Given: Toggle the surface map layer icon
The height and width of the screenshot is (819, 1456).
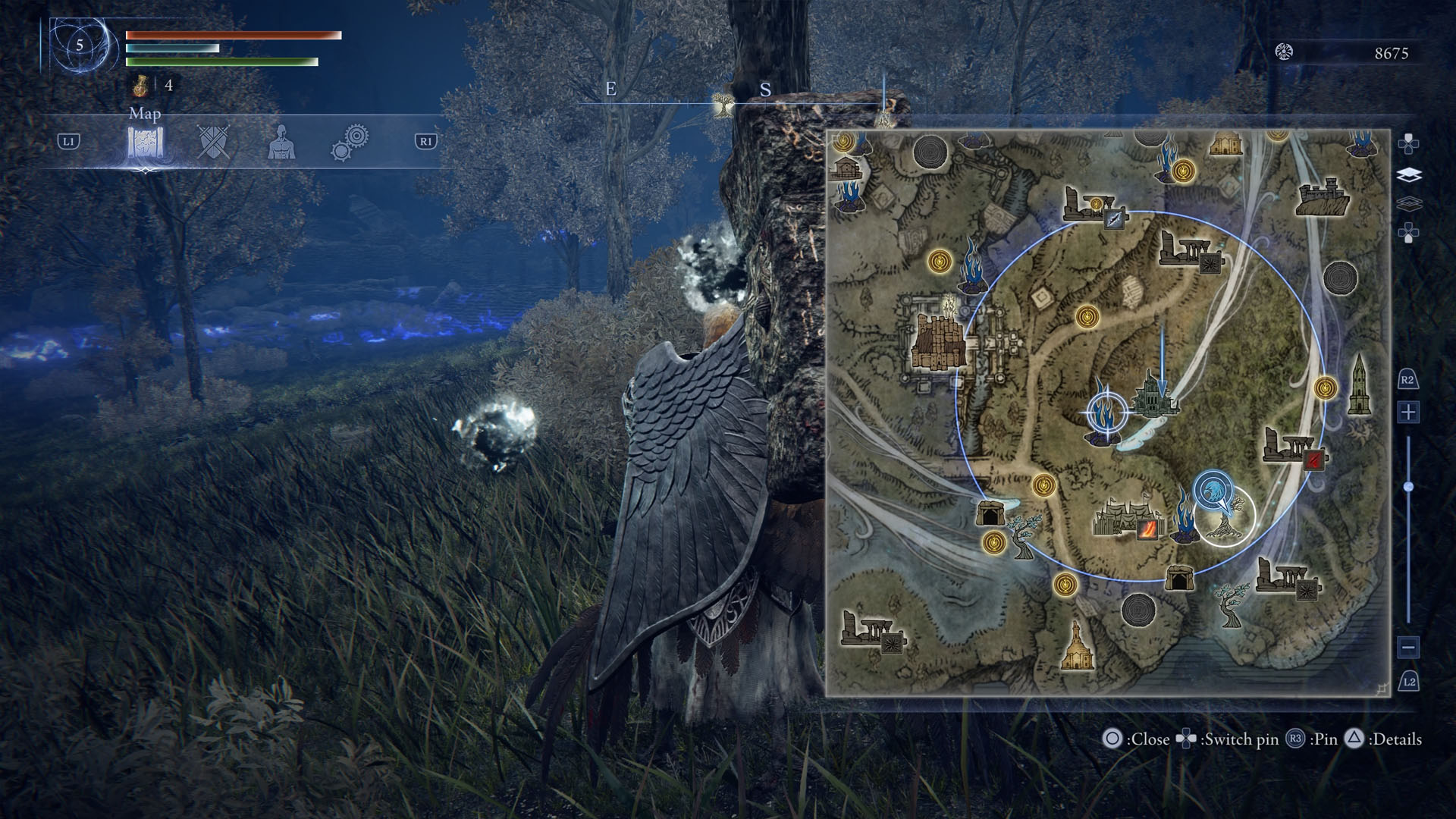Looking at the screenshot, I should 1409,174.
